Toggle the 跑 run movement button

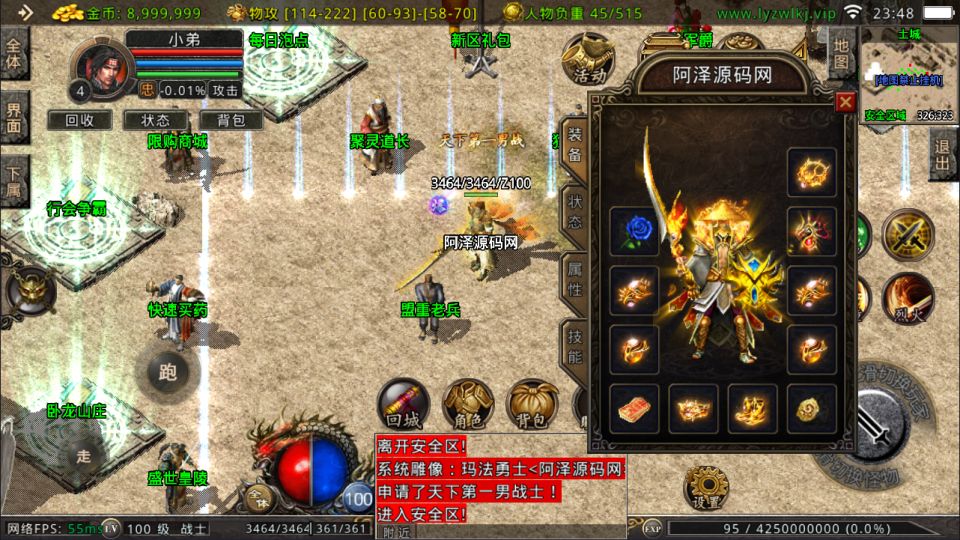tap(167, 372)
